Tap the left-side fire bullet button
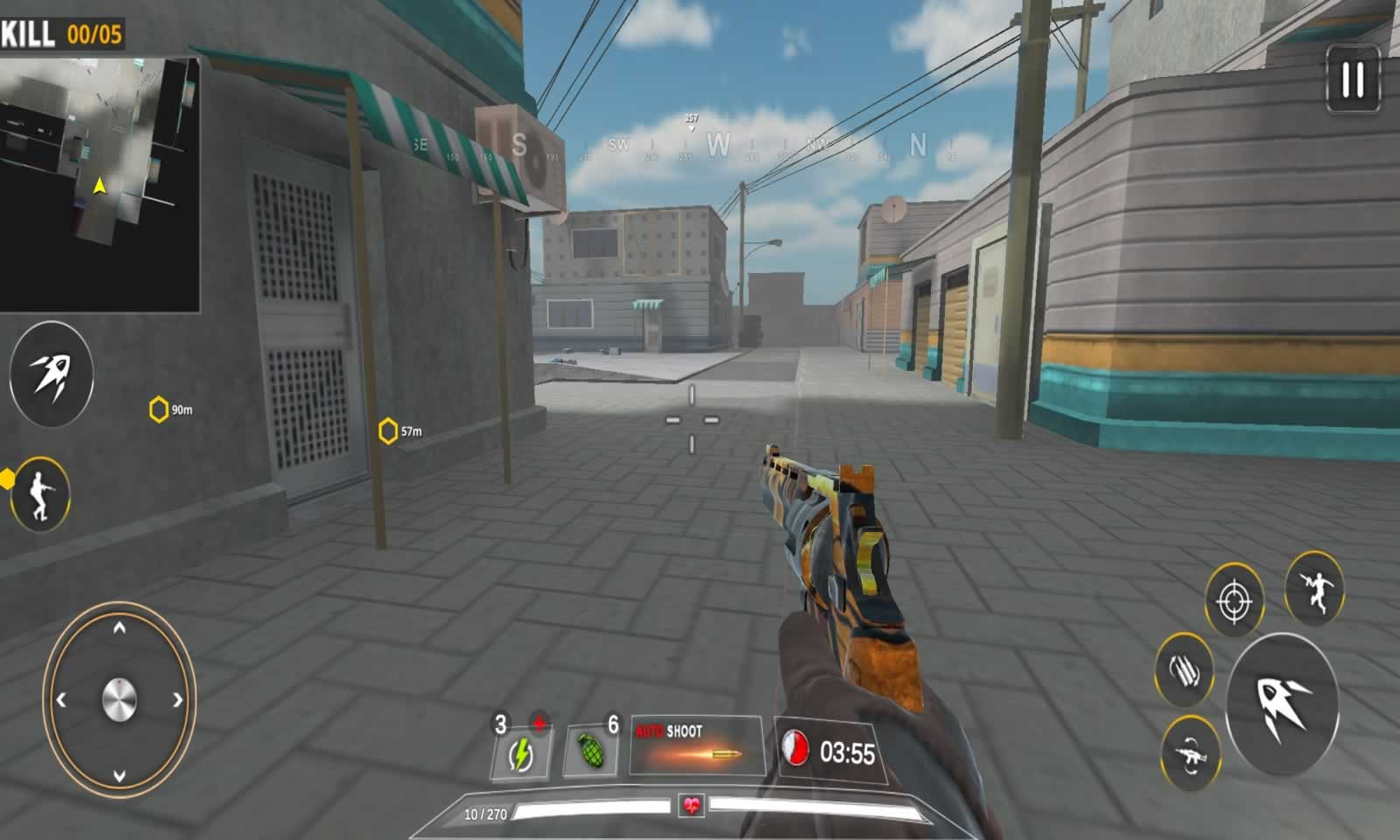 click(52, 374)
